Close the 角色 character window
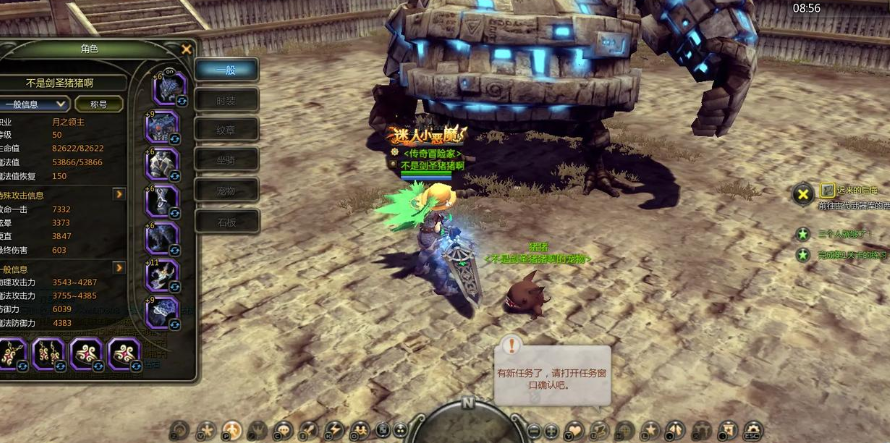The height and width of the screenshot is (443, 890). 186,48
